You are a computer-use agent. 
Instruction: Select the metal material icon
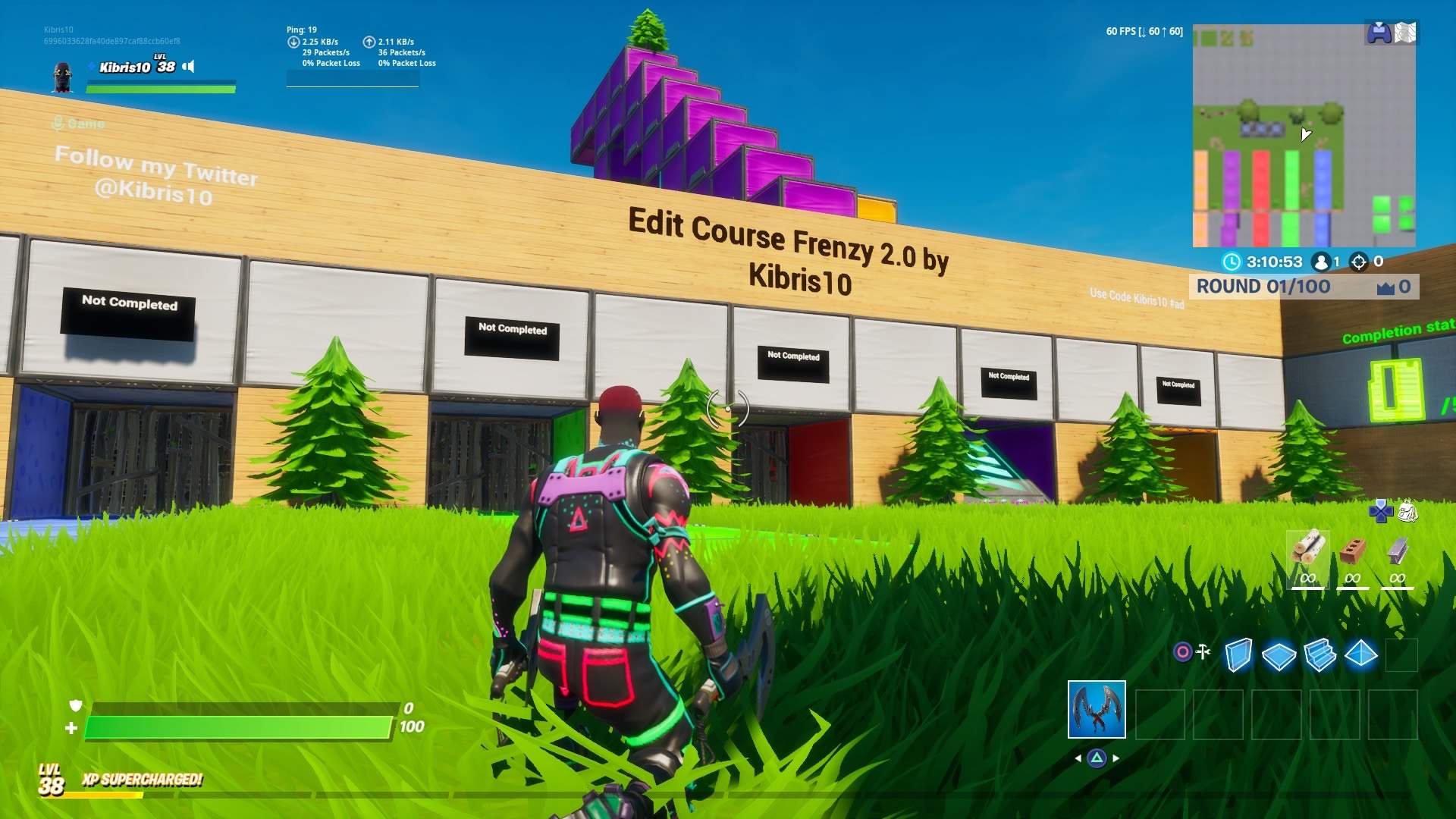(x=1396, y=551)
